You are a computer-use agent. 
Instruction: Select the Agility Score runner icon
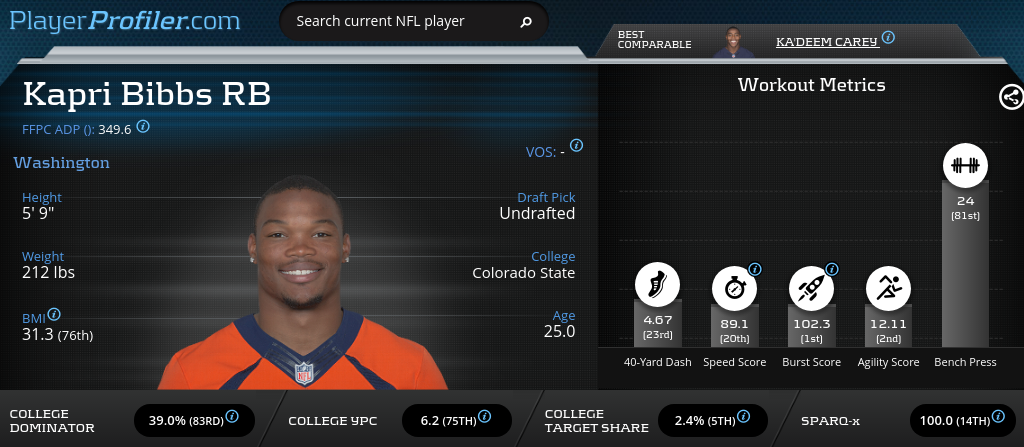(888, 288)
